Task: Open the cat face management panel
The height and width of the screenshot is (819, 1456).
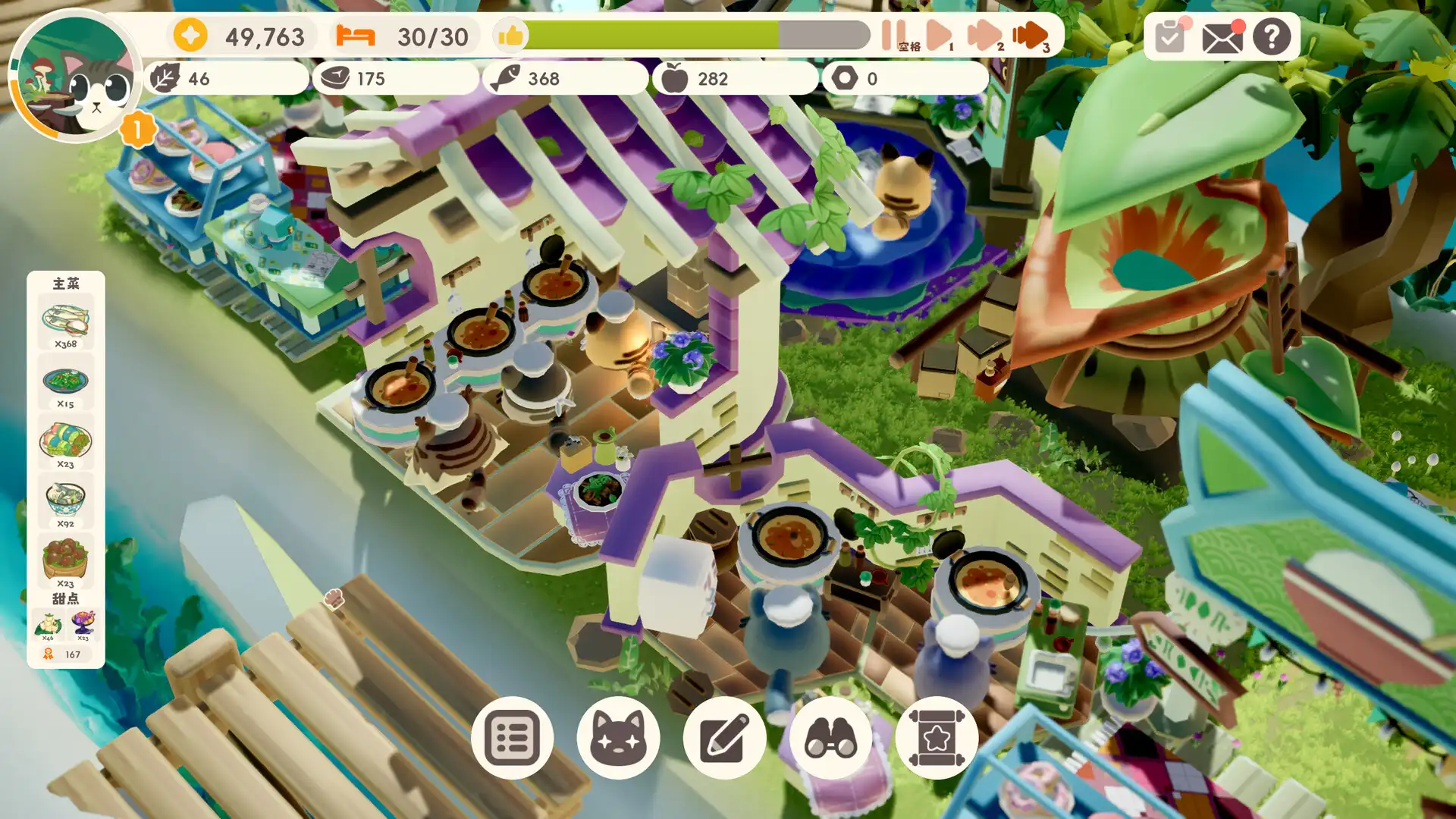Action: [619, 737]
